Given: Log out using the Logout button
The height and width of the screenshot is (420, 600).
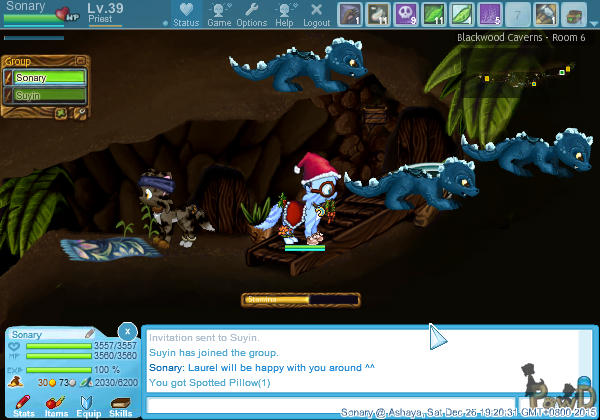Looking at the screenshot, I should [x=317, y=14].
